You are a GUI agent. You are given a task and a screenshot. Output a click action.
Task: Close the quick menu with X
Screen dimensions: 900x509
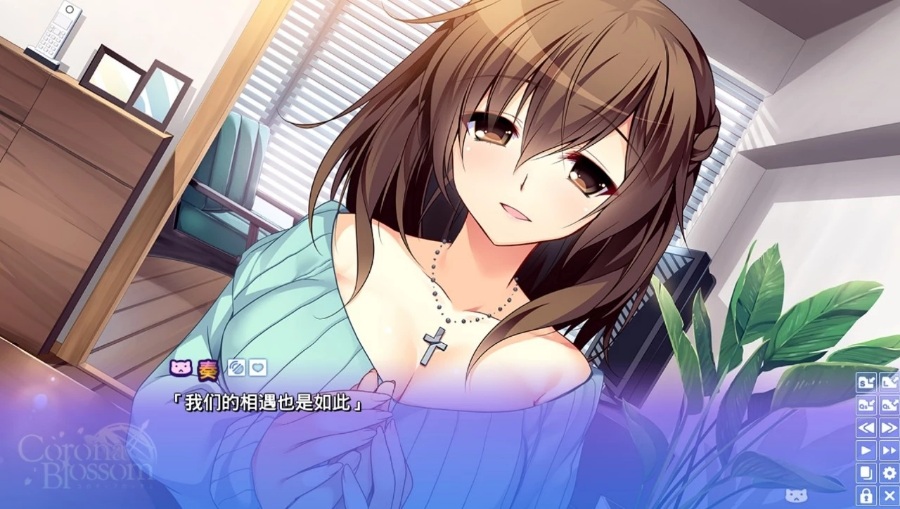point(888,496)
